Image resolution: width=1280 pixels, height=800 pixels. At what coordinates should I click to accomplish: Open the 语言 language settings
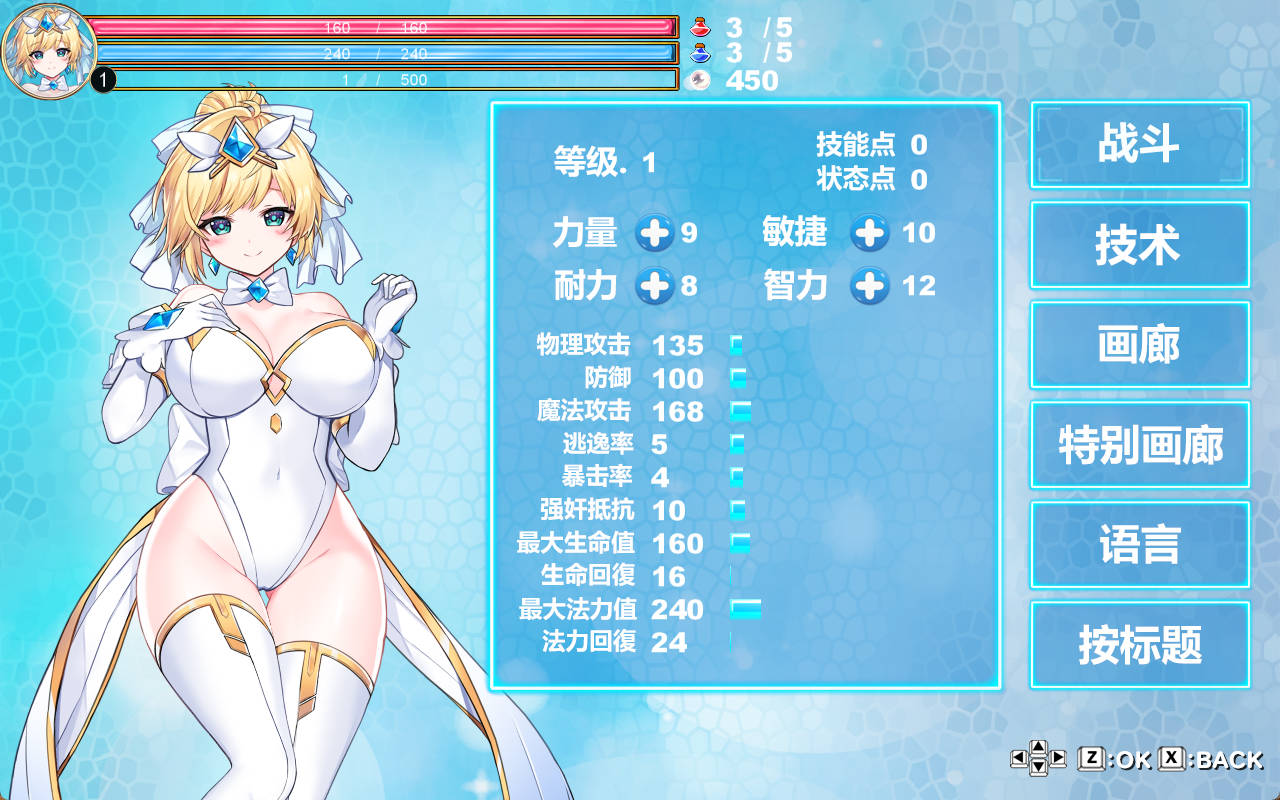click(1139, 544)
